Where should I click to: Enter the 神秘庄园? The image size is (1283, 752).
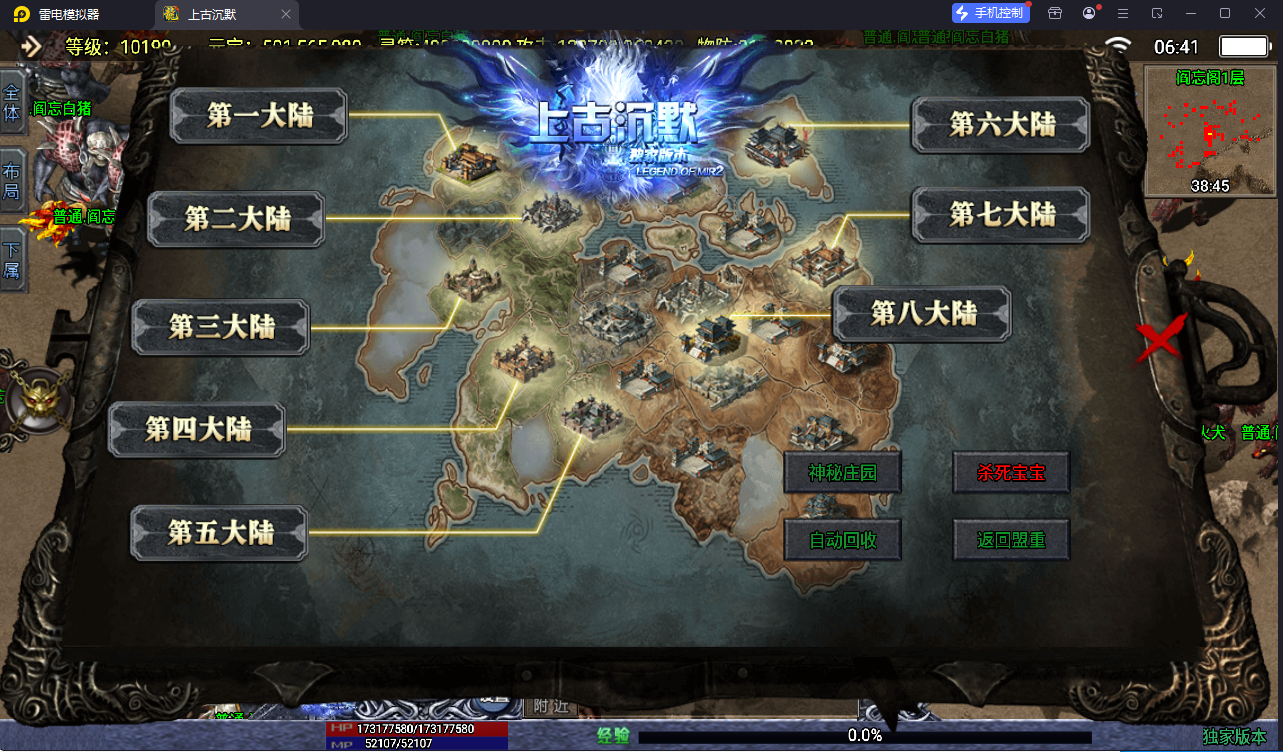[842, 472]
